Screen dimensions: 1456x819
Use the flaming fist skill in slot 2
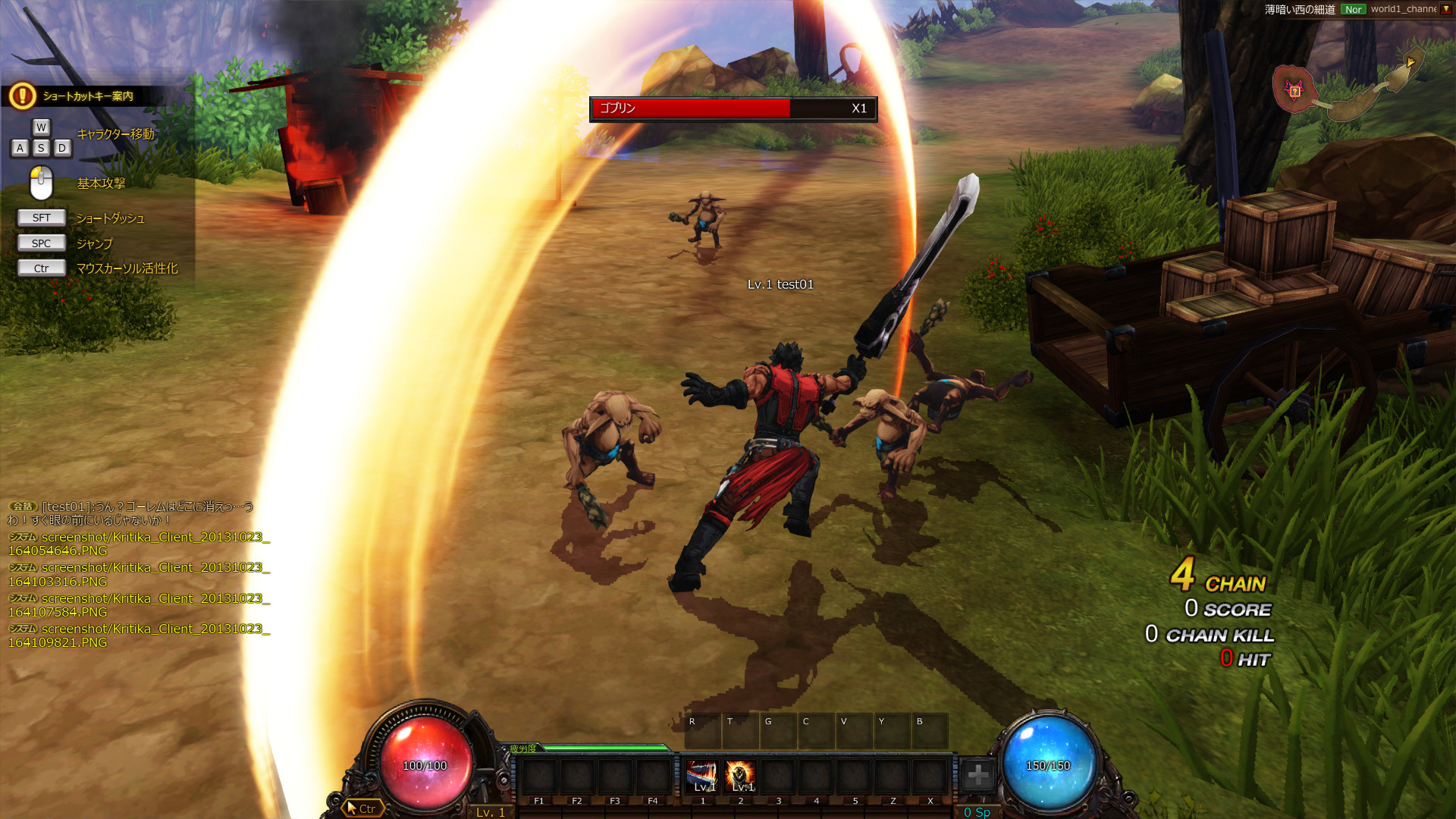(x=740, y=777)
